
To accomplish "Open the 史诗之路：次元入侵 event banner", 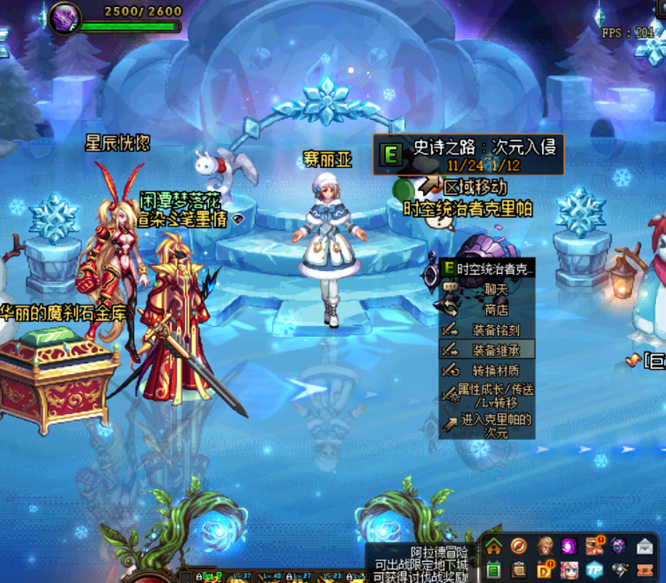I will point(468,154).
